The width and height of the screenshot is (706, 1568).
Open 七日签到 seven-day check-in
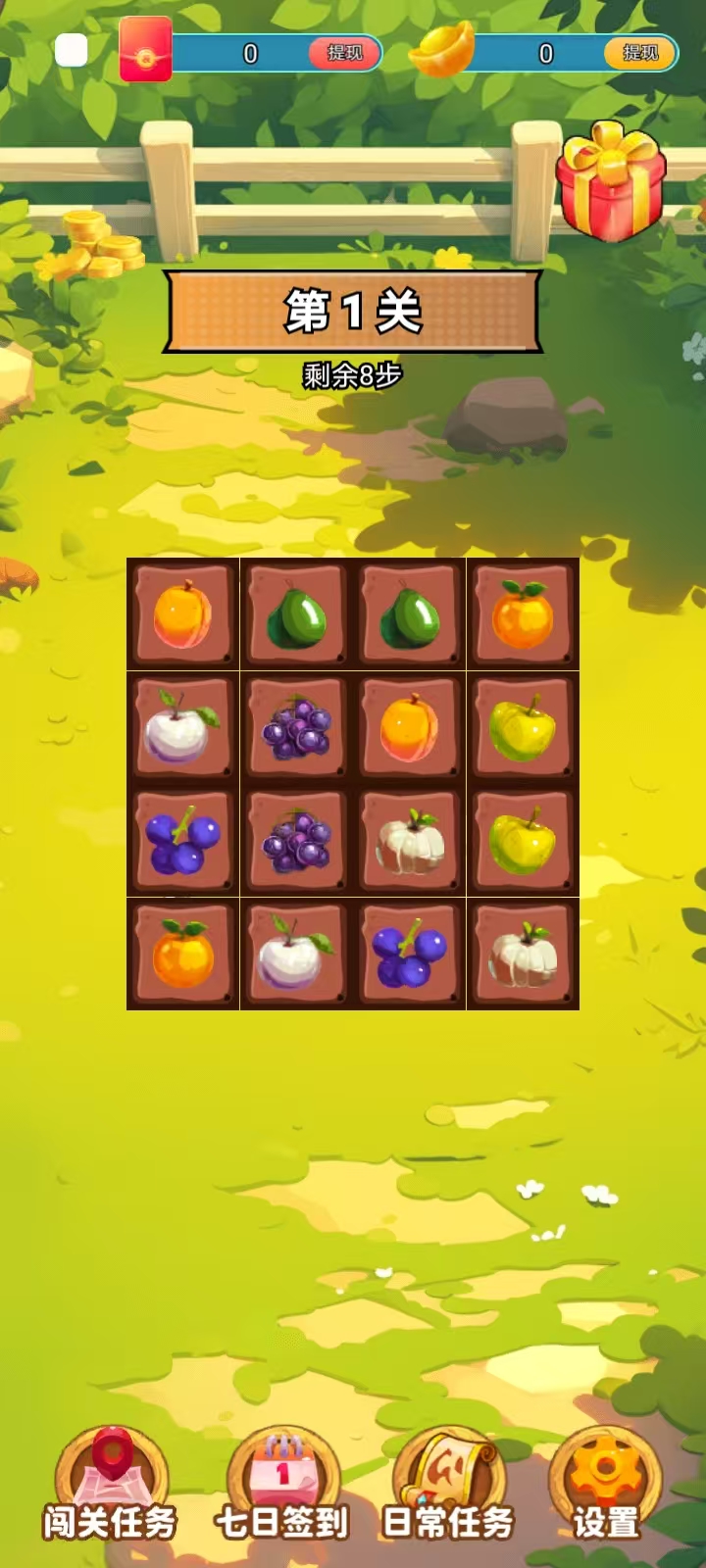point(282,1485)
